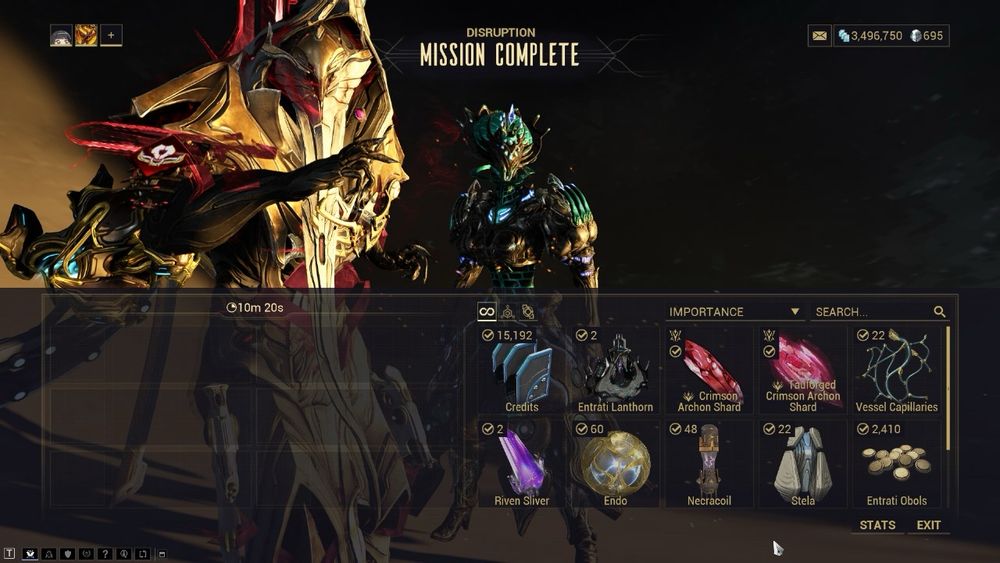Select the Necracoil reward tile

coord(709,464)
